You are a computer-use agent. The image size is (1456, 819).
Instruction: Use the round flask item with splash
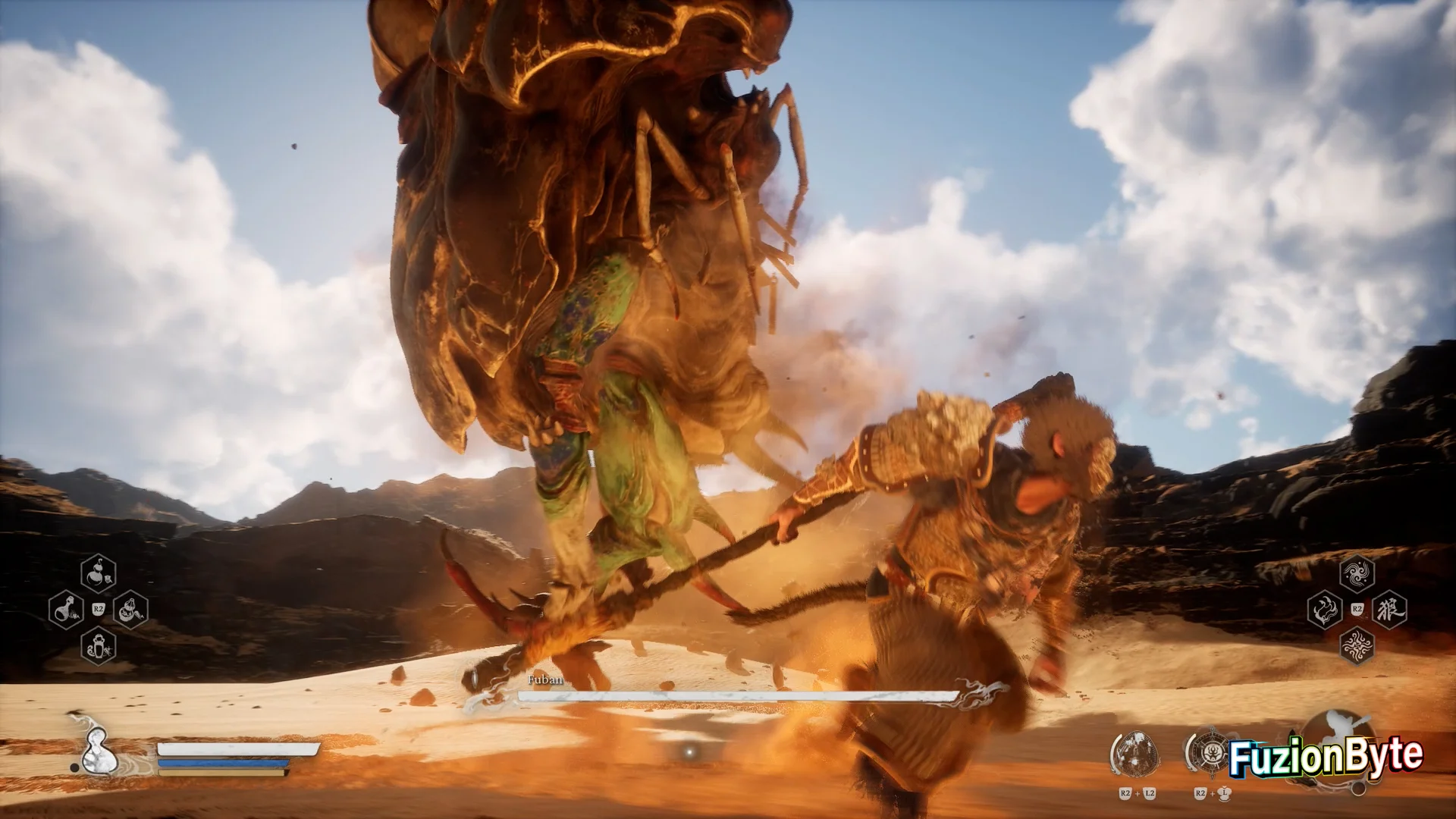click(x=66, y=609)
